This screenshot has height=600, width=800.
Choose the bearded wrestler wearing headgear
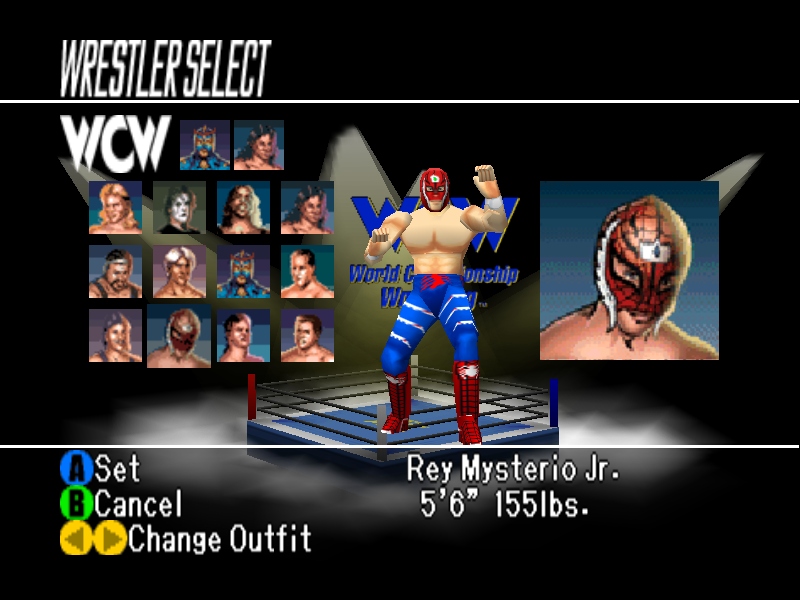(115, 272)
